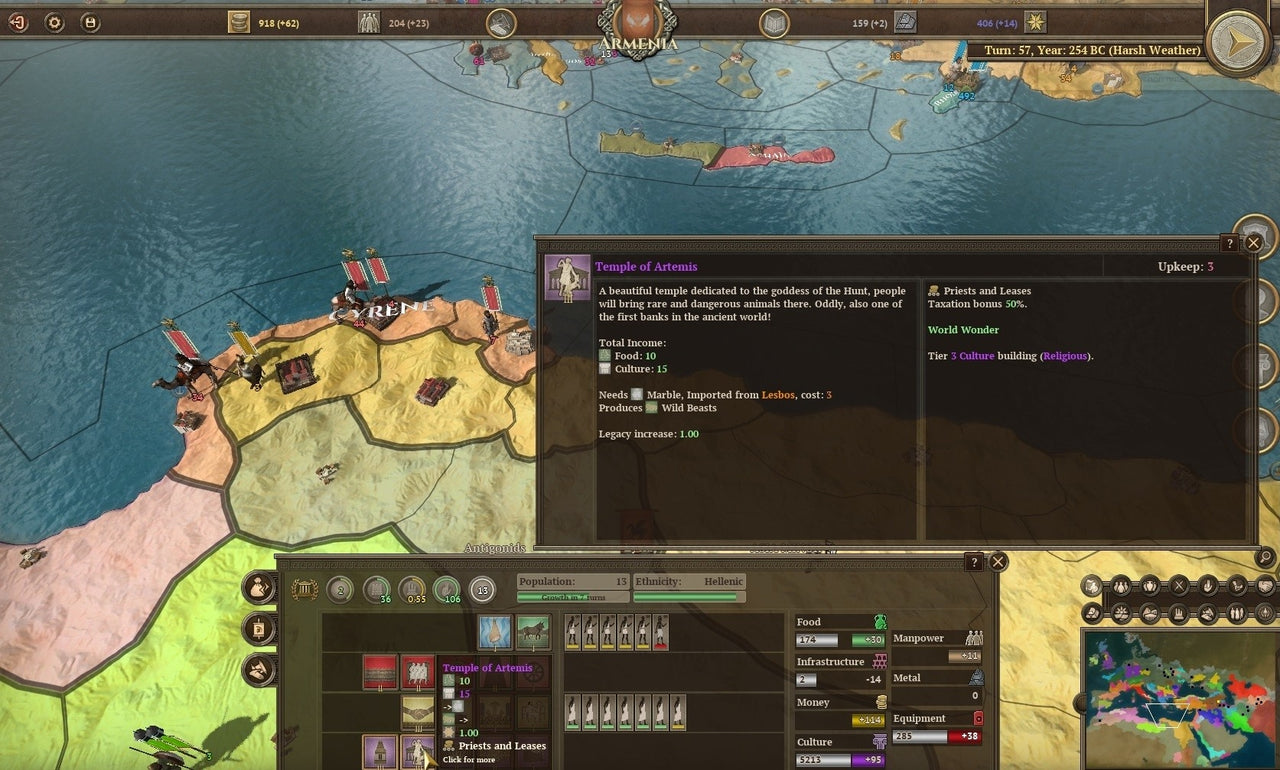Open the culture book icon in the top bar
Viewport: 1280px width, 770px height.
coord(775,22)
